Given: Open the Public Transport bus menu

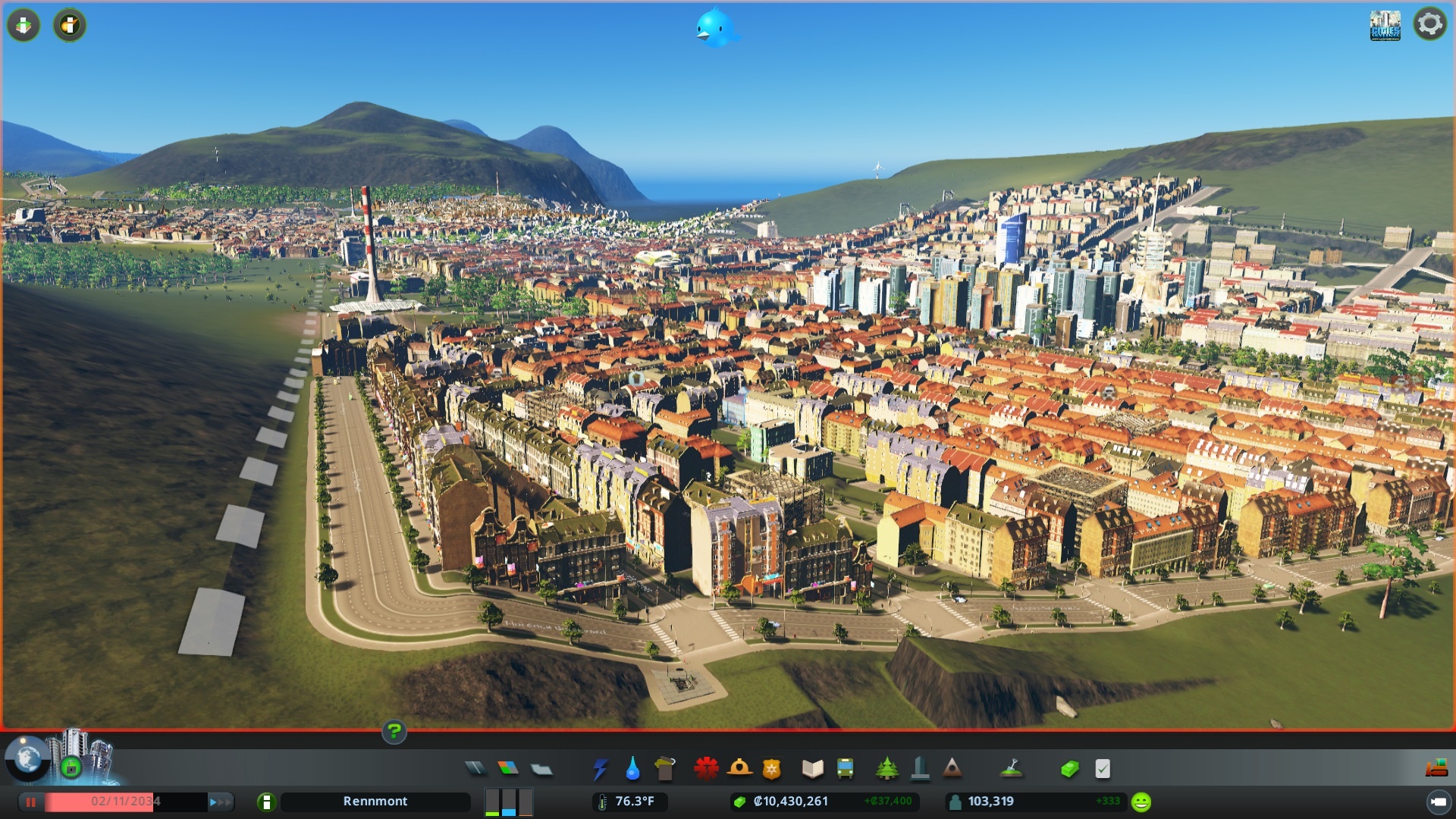Looking at the screenshot, I should (x=845, y=769).
